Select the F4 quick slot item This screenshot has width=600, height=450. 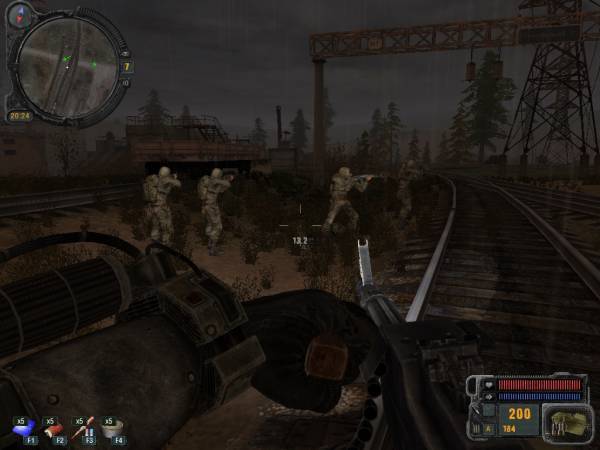coord(118,428)
